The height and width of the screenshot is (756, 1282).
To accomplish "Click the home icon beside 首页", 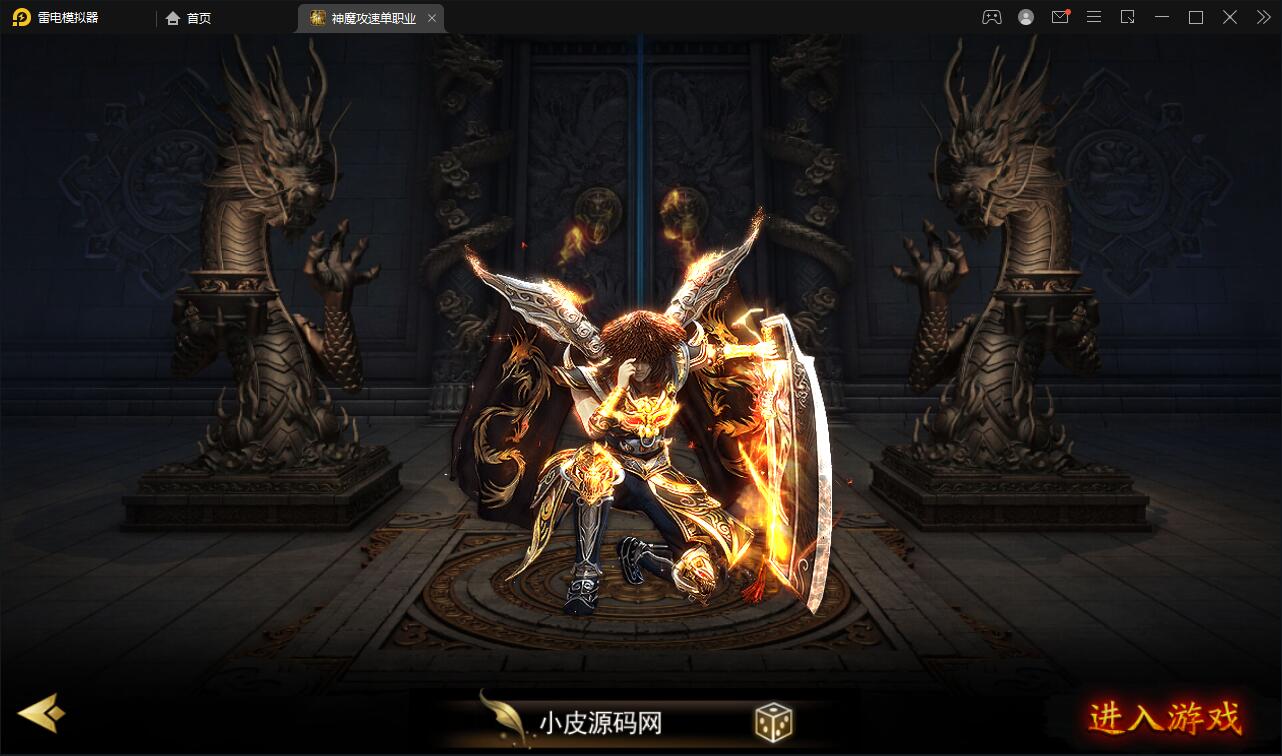I will [172, 17].
